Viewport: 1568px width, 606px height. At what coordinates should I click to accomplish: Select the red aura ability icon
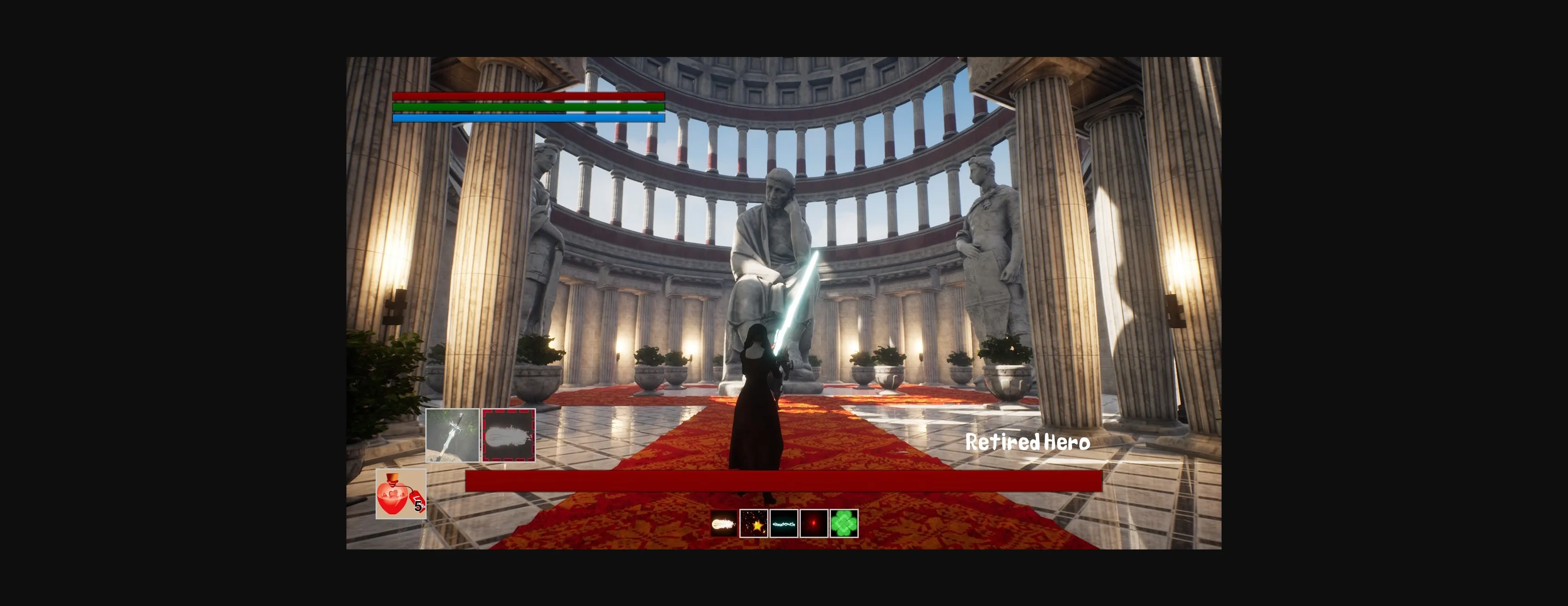click(813, 524)
